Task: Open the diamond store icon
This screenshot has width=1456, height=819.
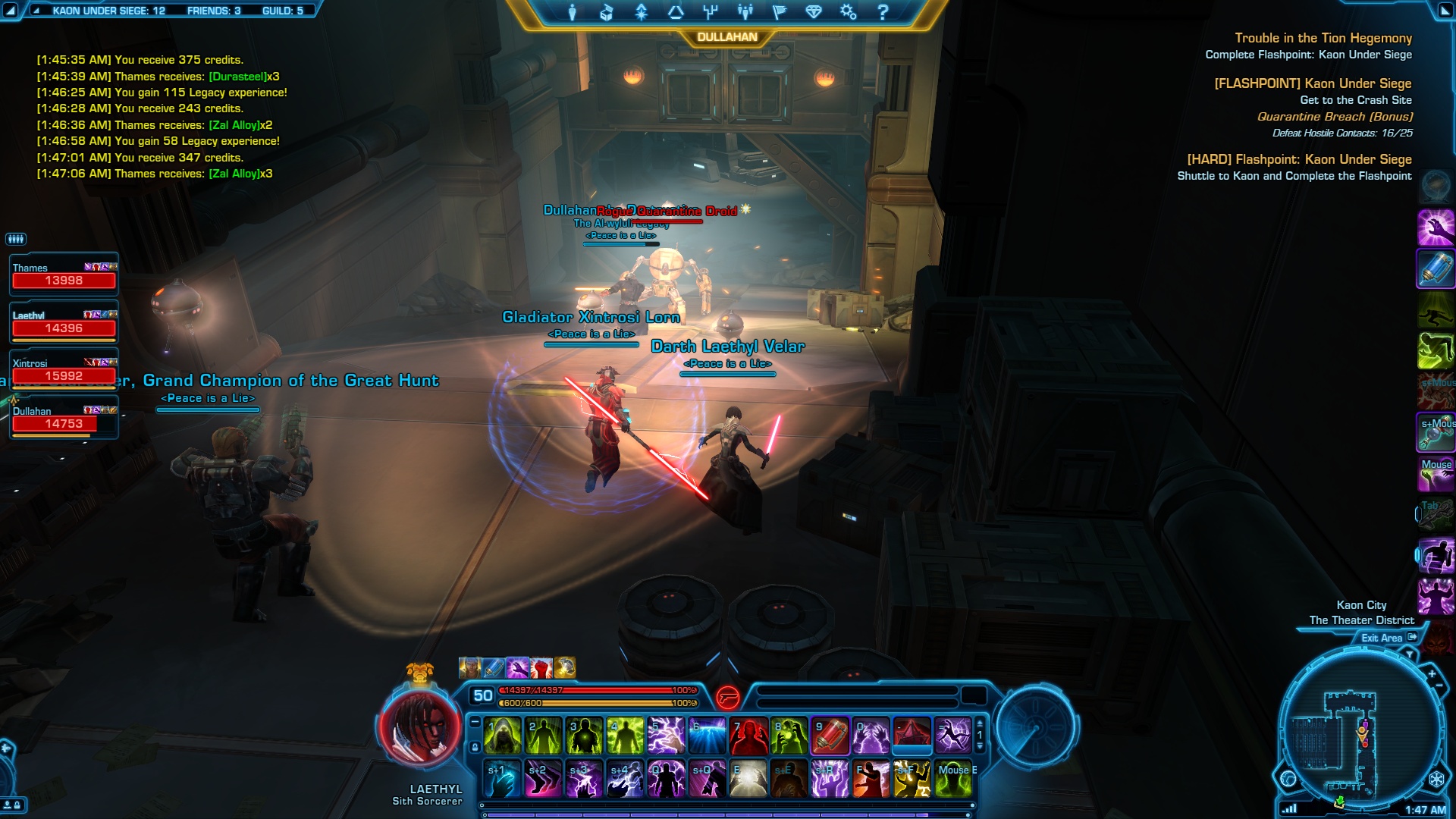Action: 814,12
